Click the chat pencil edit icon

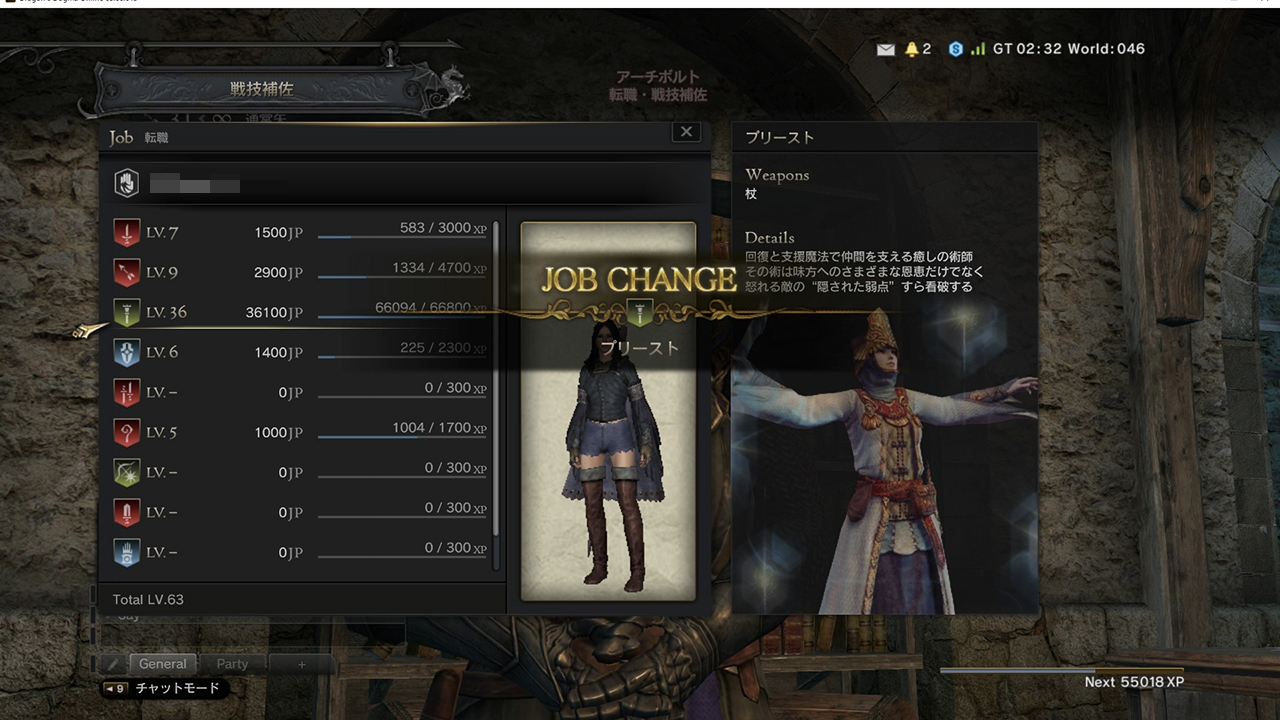click(114, 664)
